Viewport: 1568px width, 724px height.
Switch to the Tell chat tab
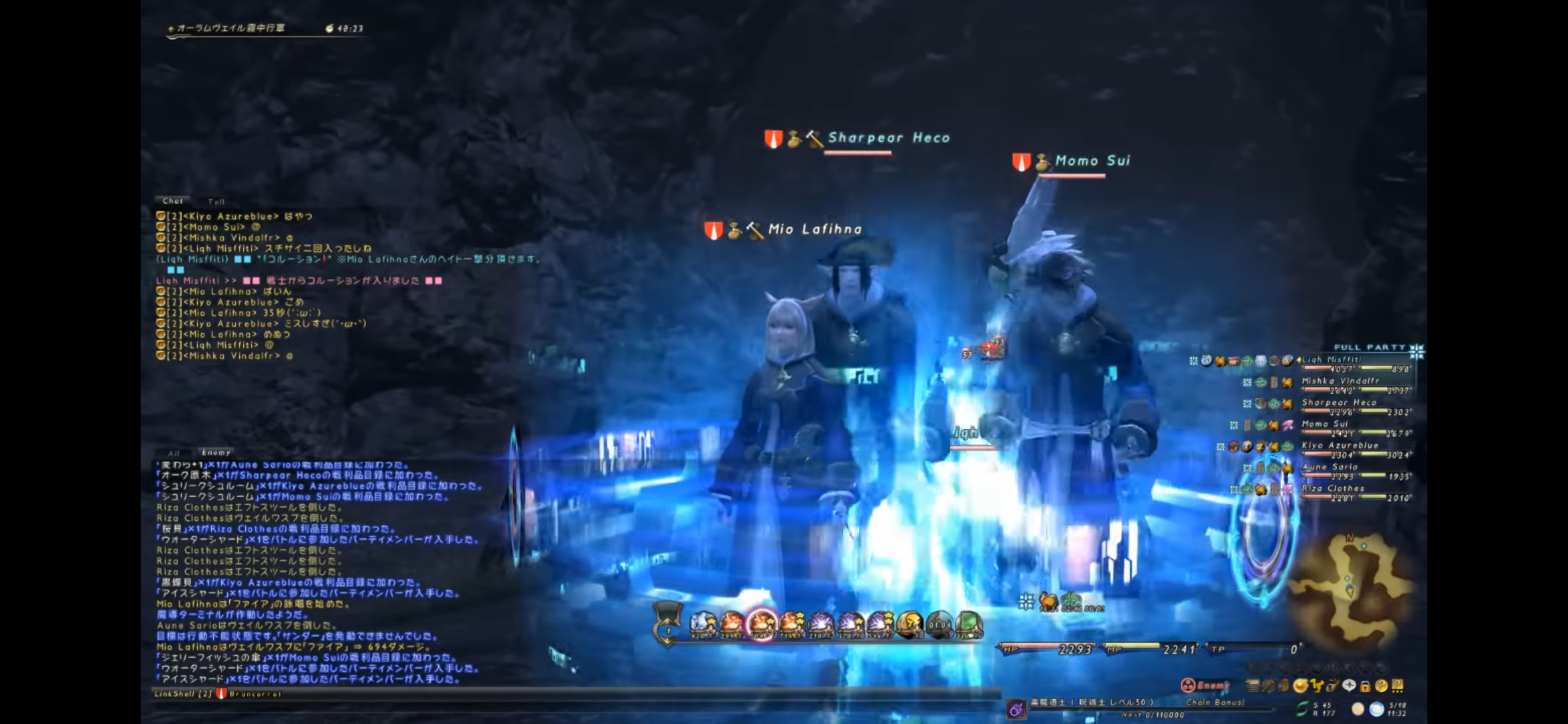(216, 201)
